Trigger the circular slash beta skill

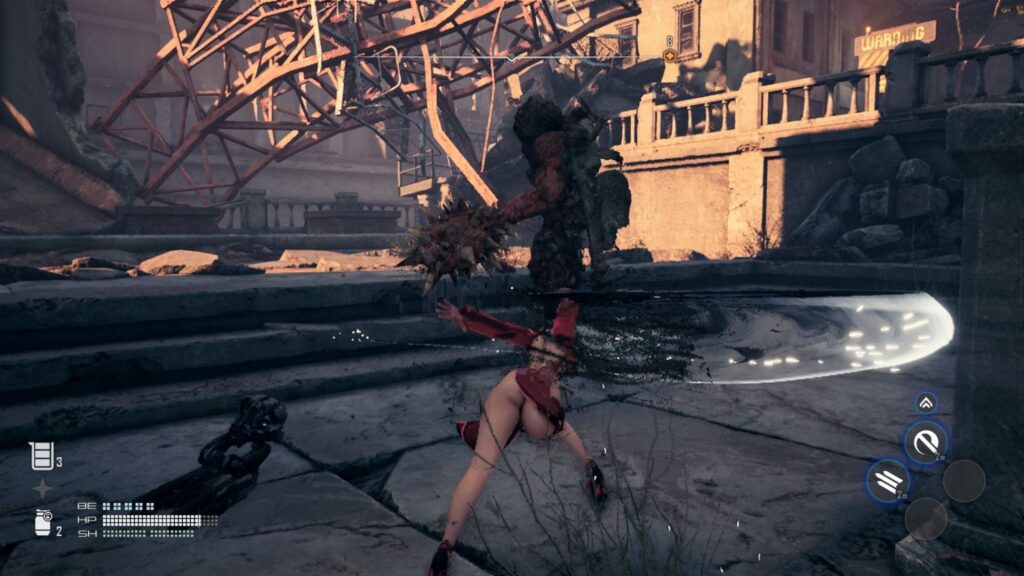[x=926, y=442]
